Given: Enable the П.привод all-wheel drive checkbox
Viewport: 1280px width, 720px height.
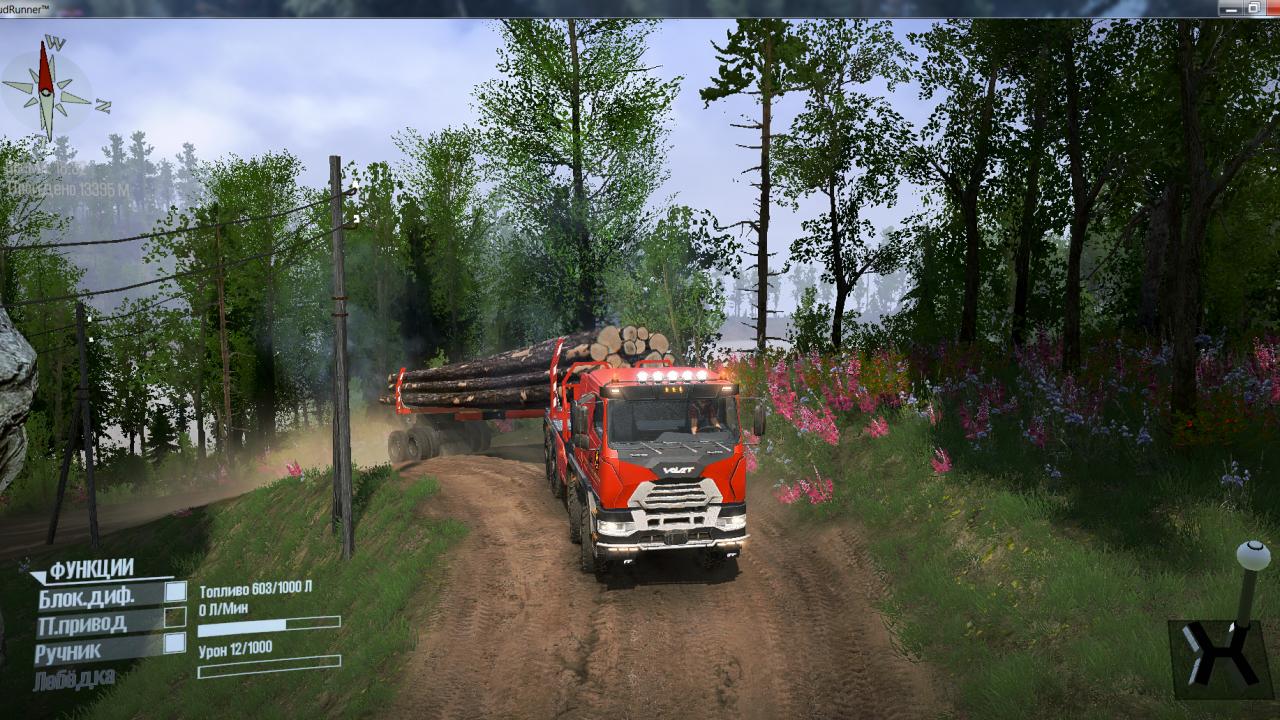Looking at the screenshot, I should tap(174, 617).
